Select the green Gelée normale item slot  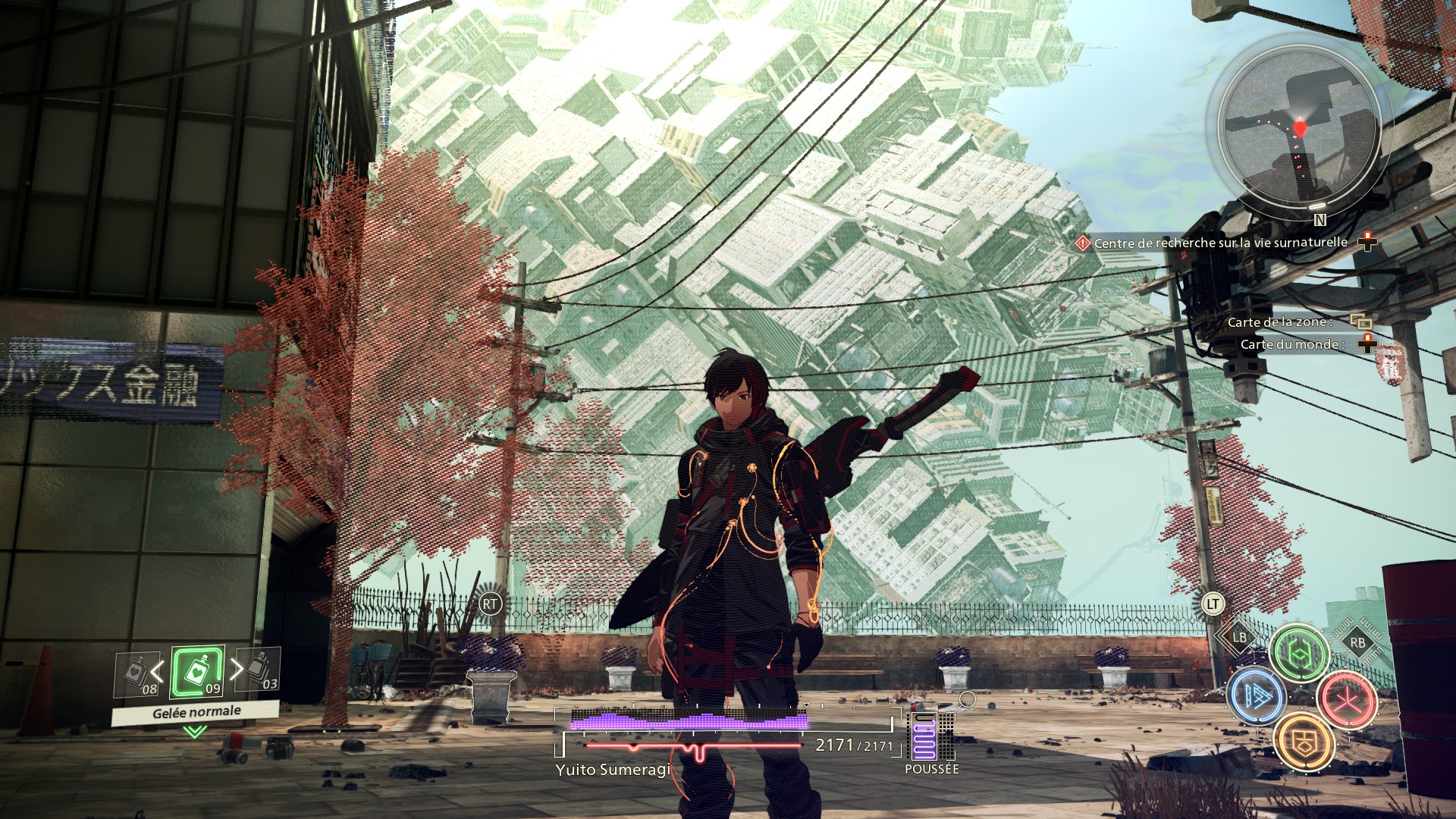click(x=197, y=672)
